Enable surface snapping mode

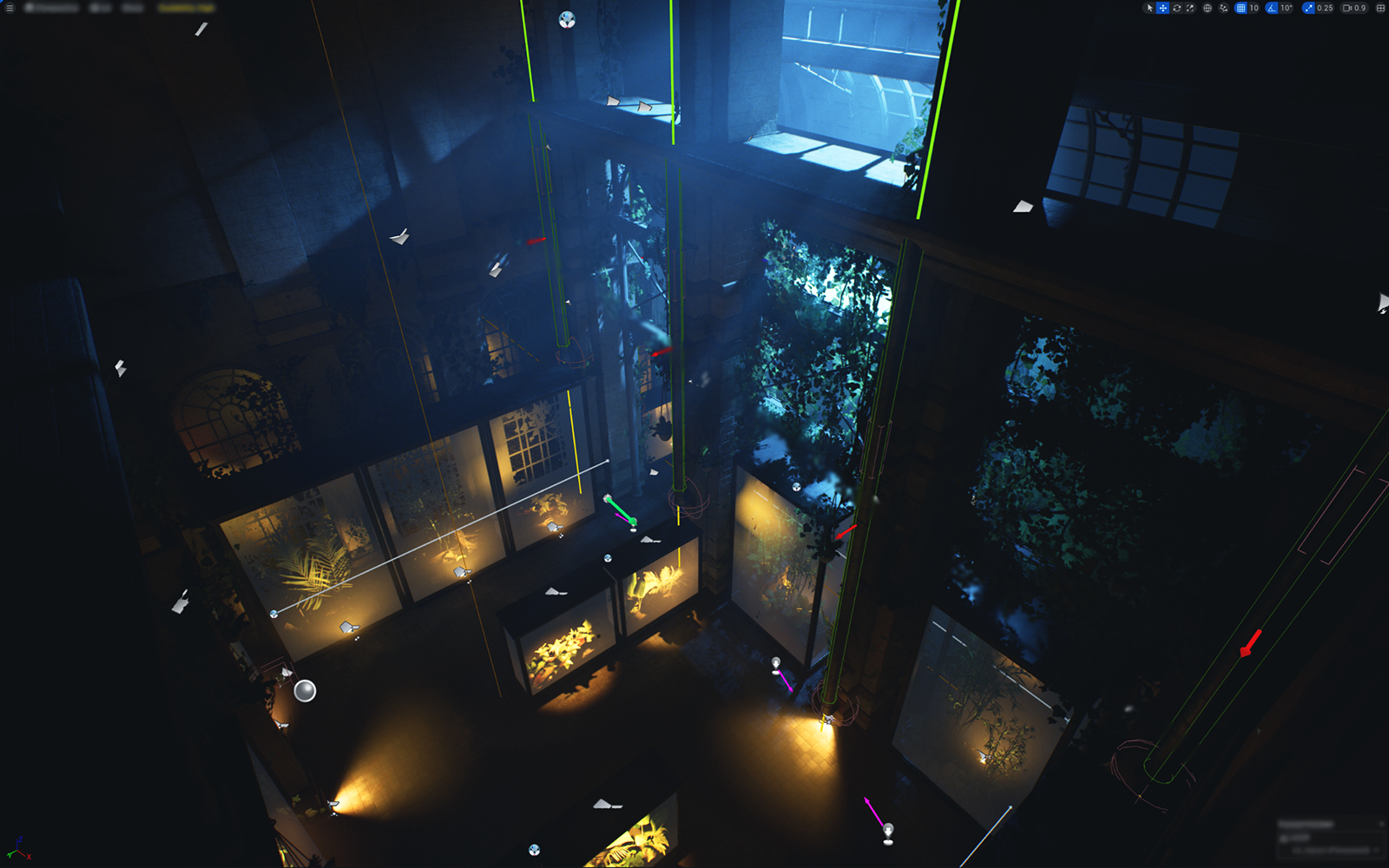pyautogui.click(x=1223, y=8)
